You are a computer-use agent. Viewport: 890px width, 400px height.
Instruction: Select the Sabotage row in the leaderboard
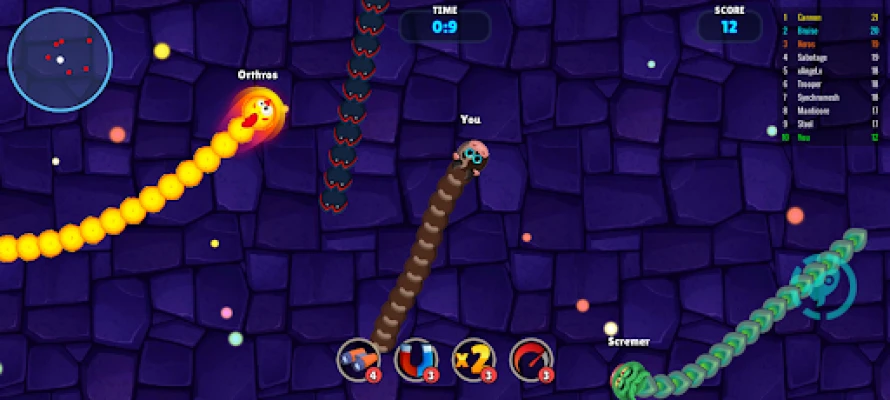818,58
